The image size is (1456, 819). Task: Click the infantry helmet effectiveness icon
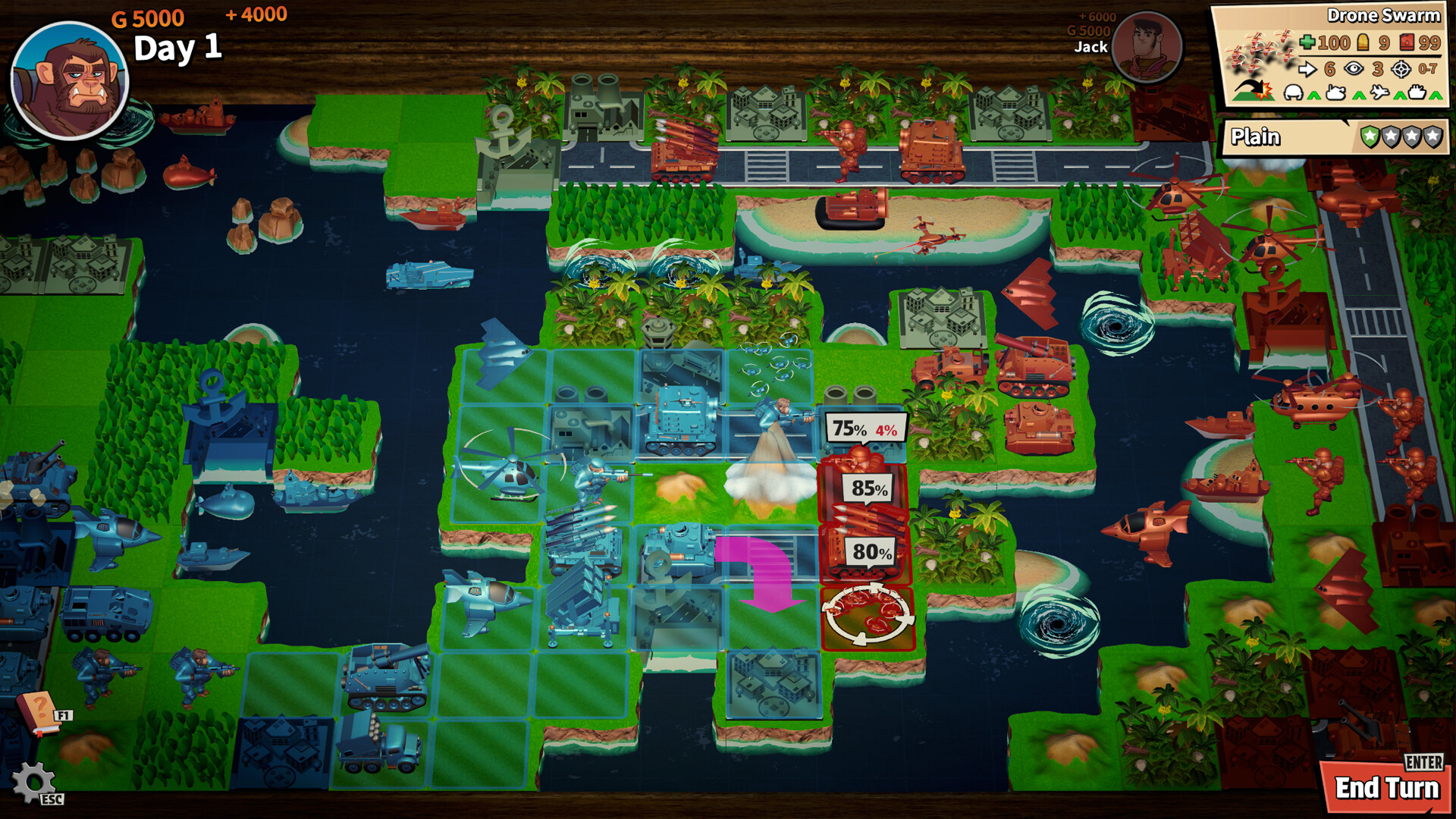tap(1294, 93)
